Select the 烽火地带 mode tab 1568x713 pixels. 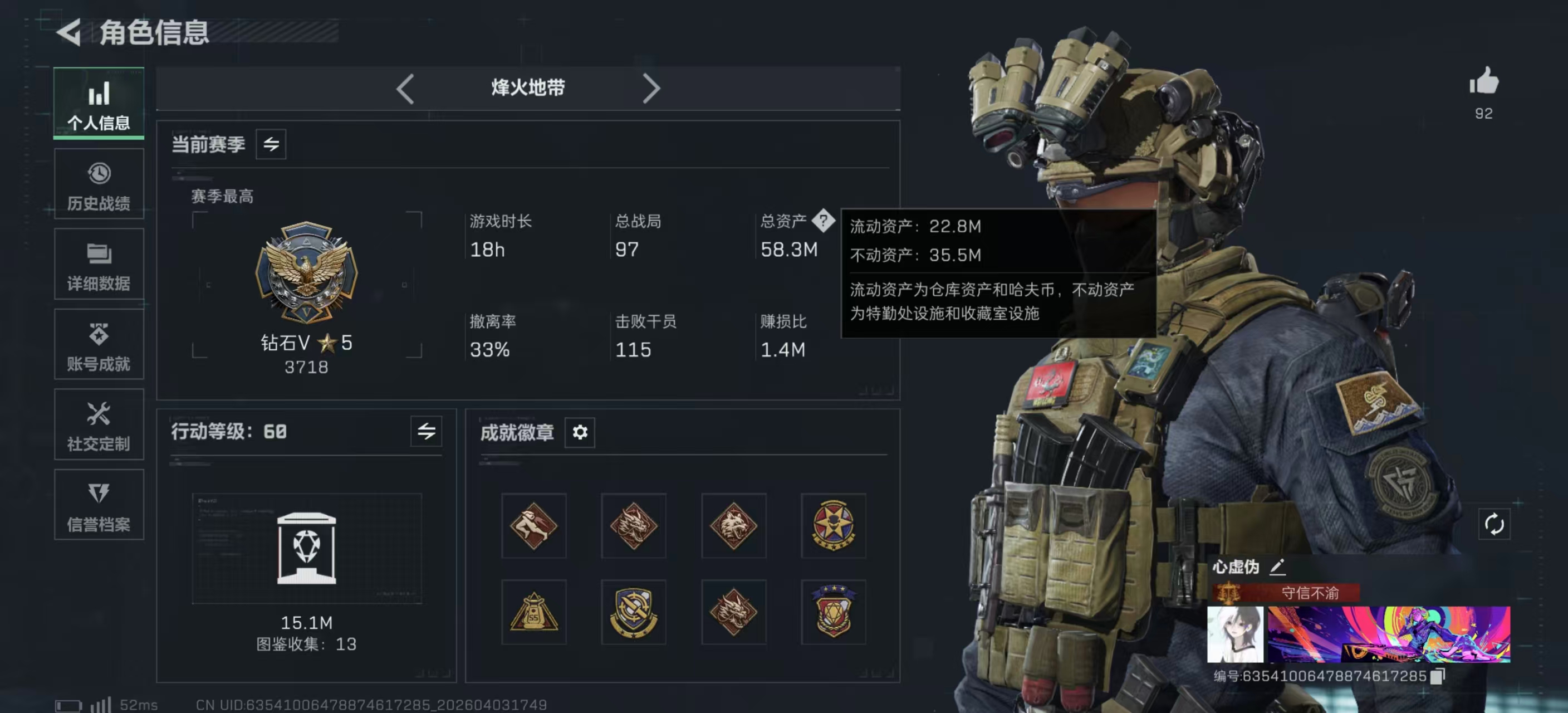point(528,87)
